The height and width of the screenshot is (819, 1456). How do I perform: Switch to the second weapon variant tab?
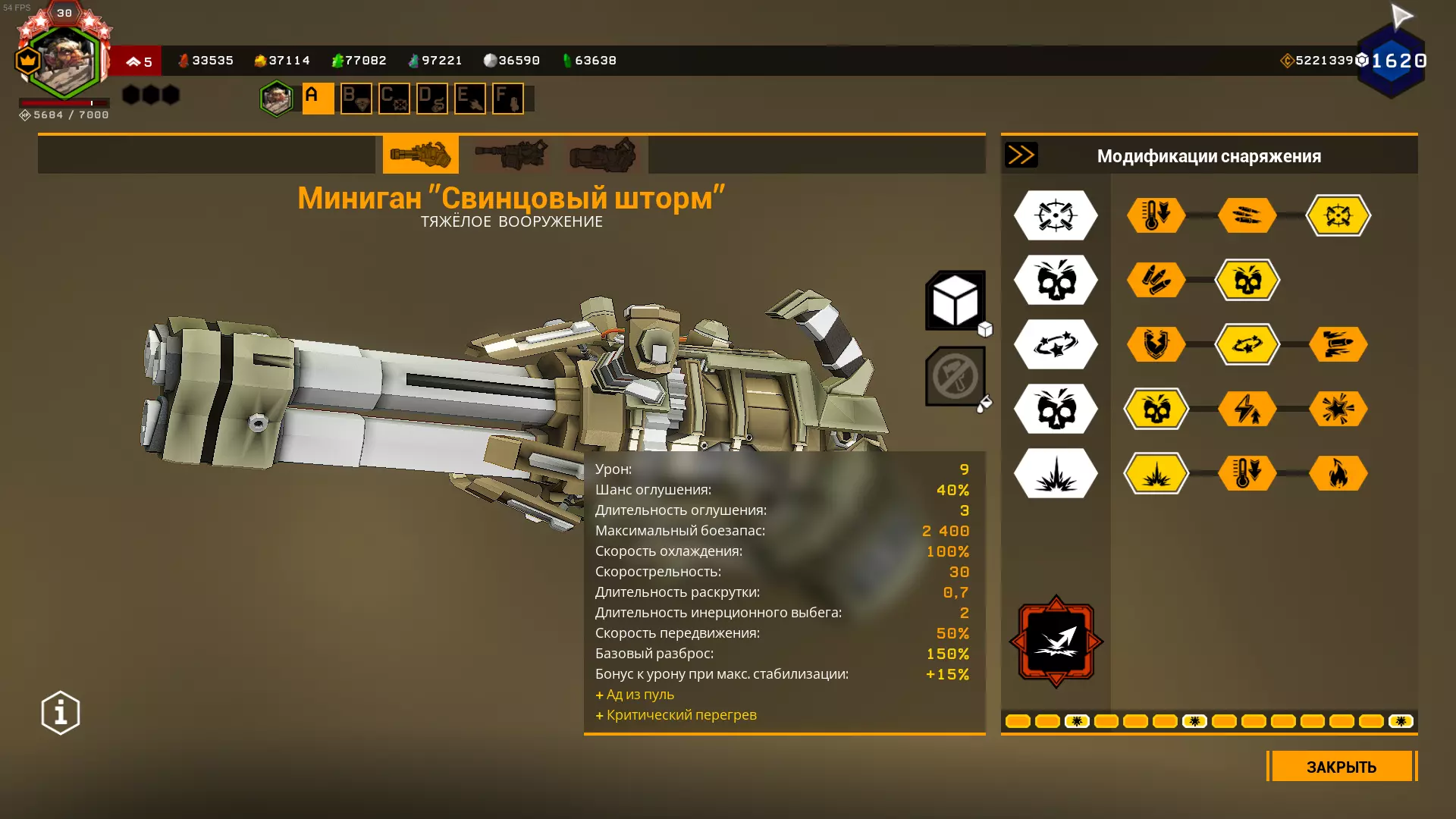511,155
